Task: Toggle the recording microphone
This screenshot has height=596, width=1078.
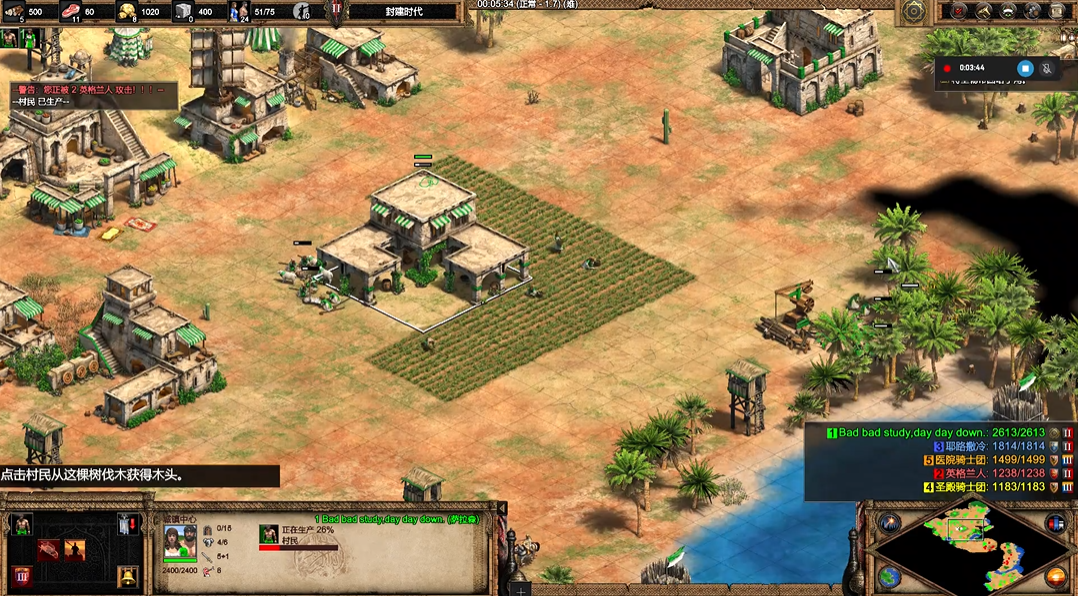Action: point(1048,68)
